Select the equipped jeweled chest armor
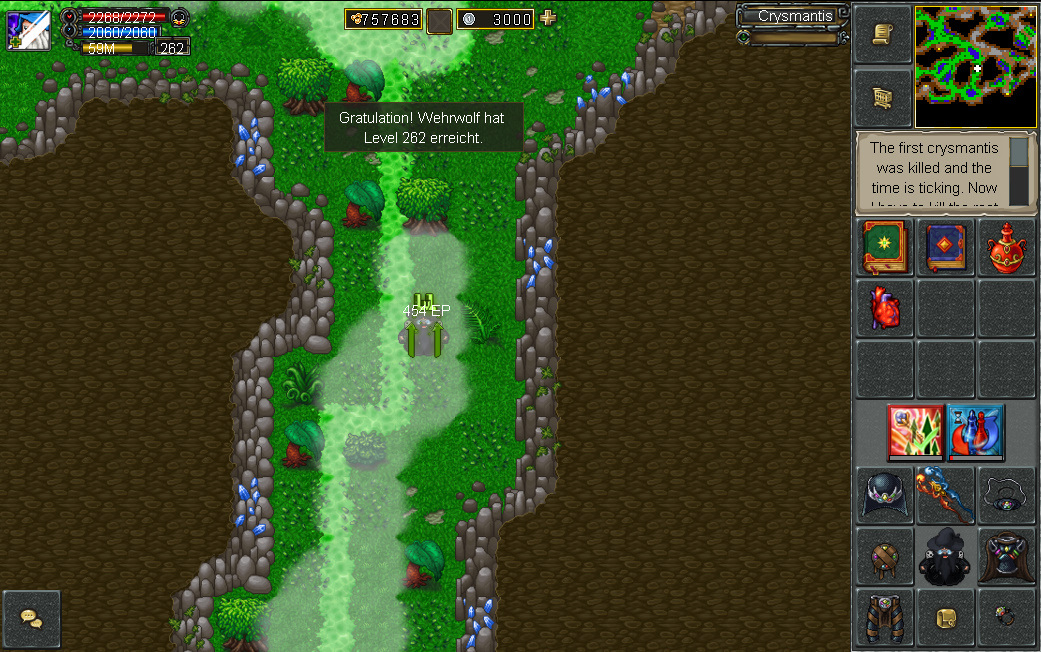 [1005, 556]
